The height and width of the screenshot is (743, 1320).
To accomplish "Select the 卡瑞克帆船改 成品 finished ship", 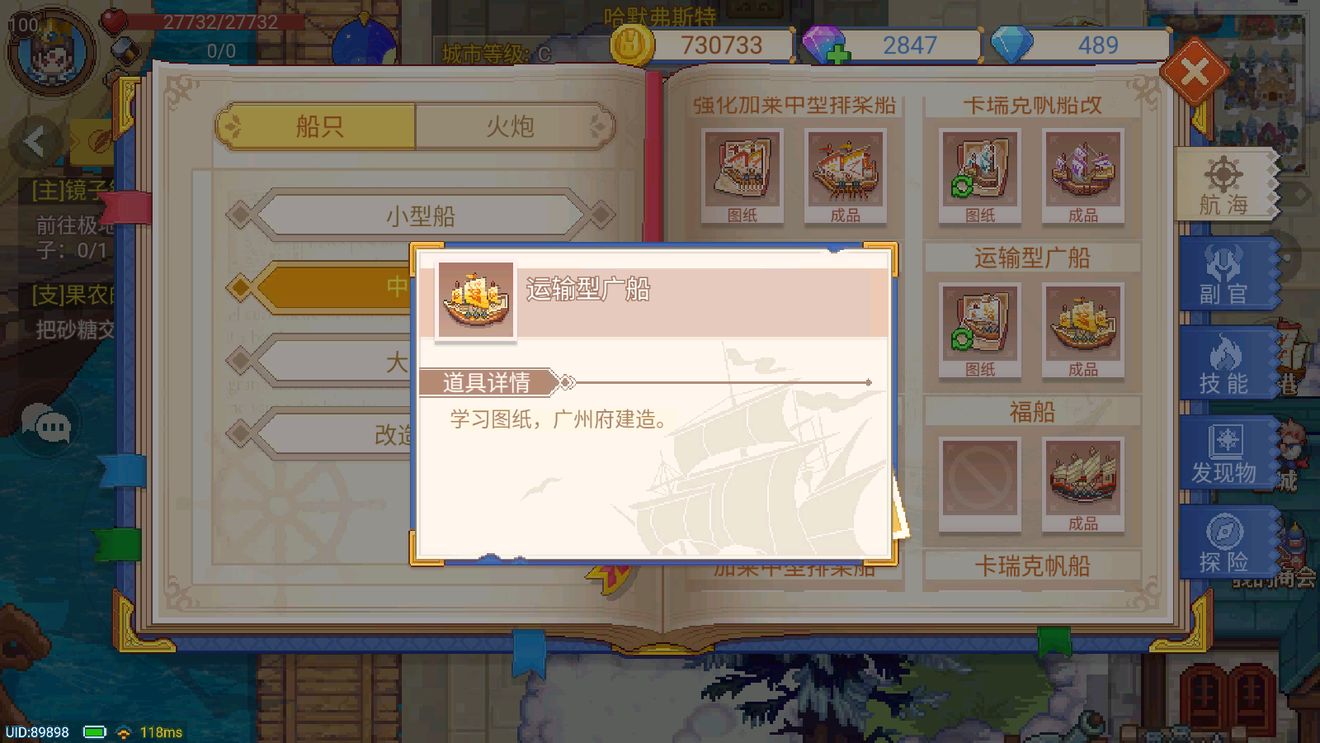I will (x=1082, y=171).
